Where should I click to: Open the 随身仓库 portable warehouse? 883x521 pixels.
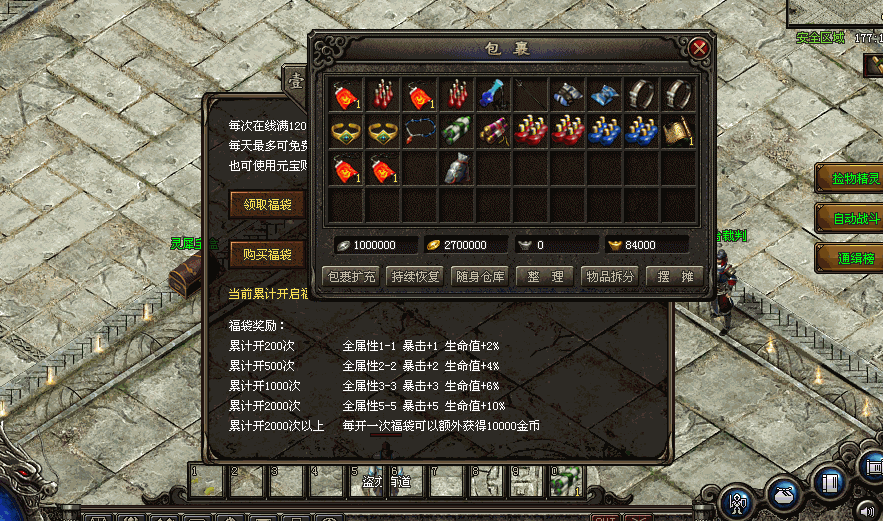point(481,277)
